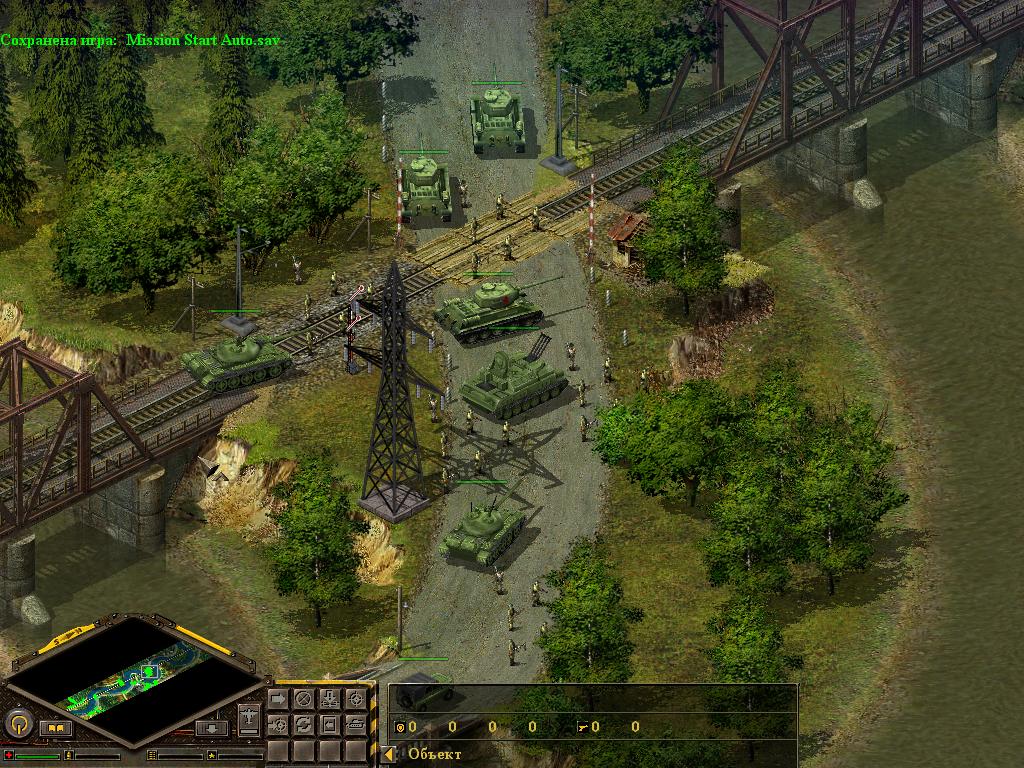Open the game menu power button
The height and width of the screenshot is (768, 1024).
[x=17, y=723]
